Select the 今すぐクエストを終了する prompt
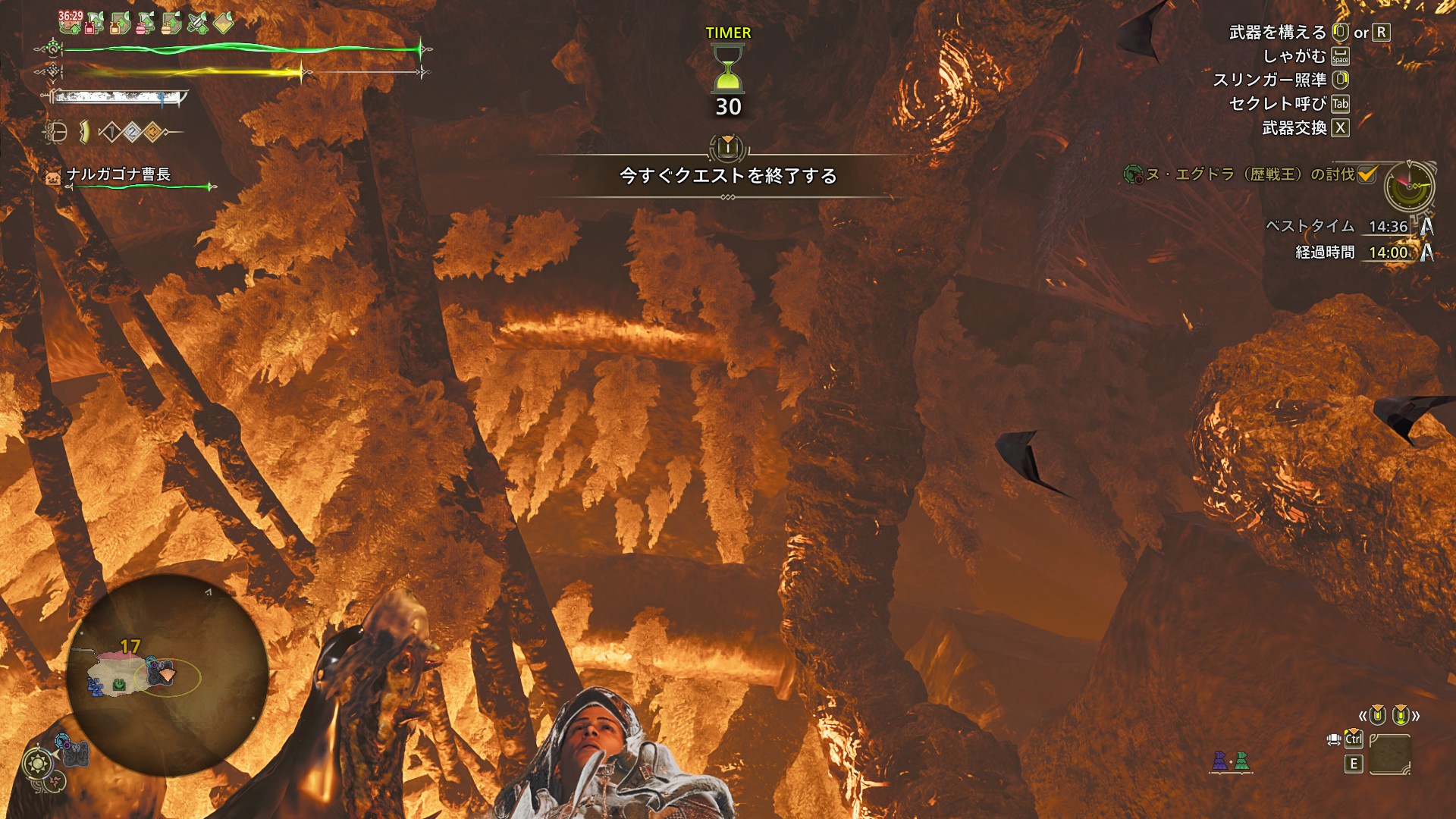Image resolution: width=1456 pixels, height=819 pixels. [727, 176]
